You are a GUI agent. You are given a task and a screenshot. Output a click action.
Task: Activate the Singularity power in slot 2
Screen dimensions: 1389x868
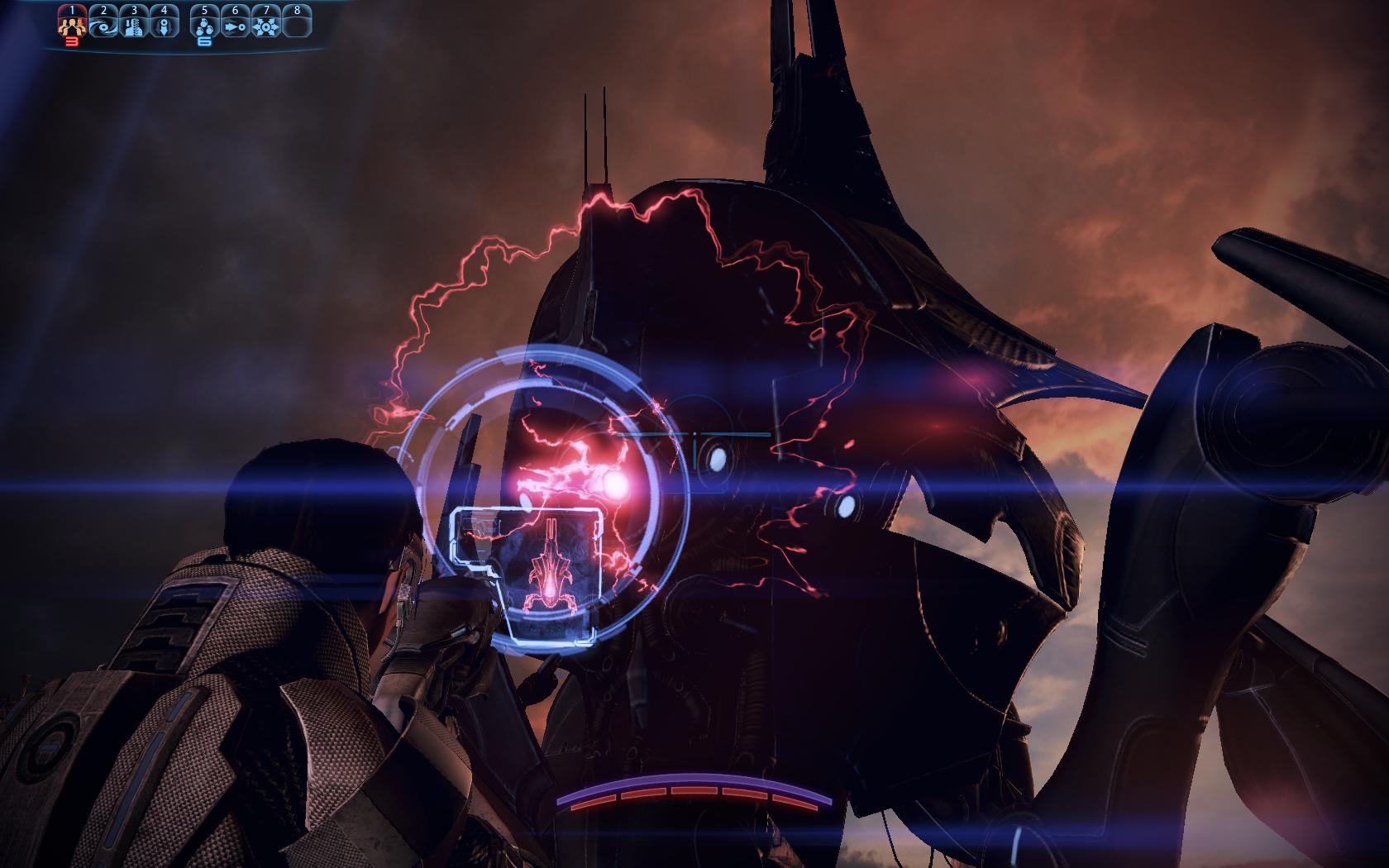(104, 26)
